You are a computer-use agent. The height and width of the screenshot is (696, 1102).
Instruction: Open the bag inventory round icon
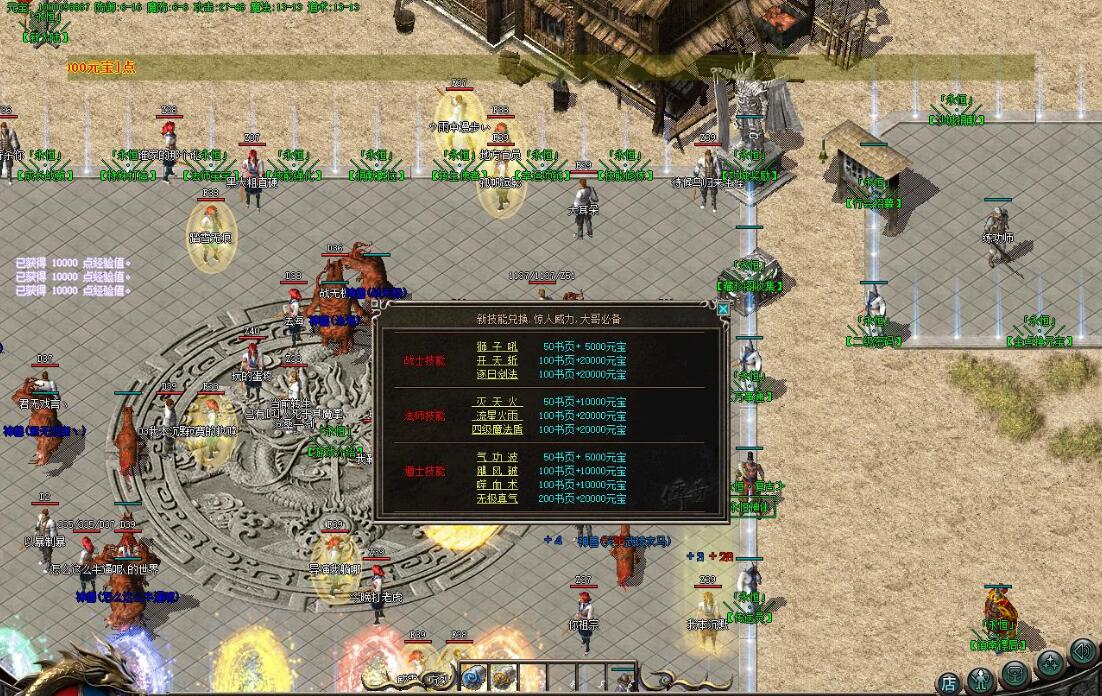point(1015,671)
